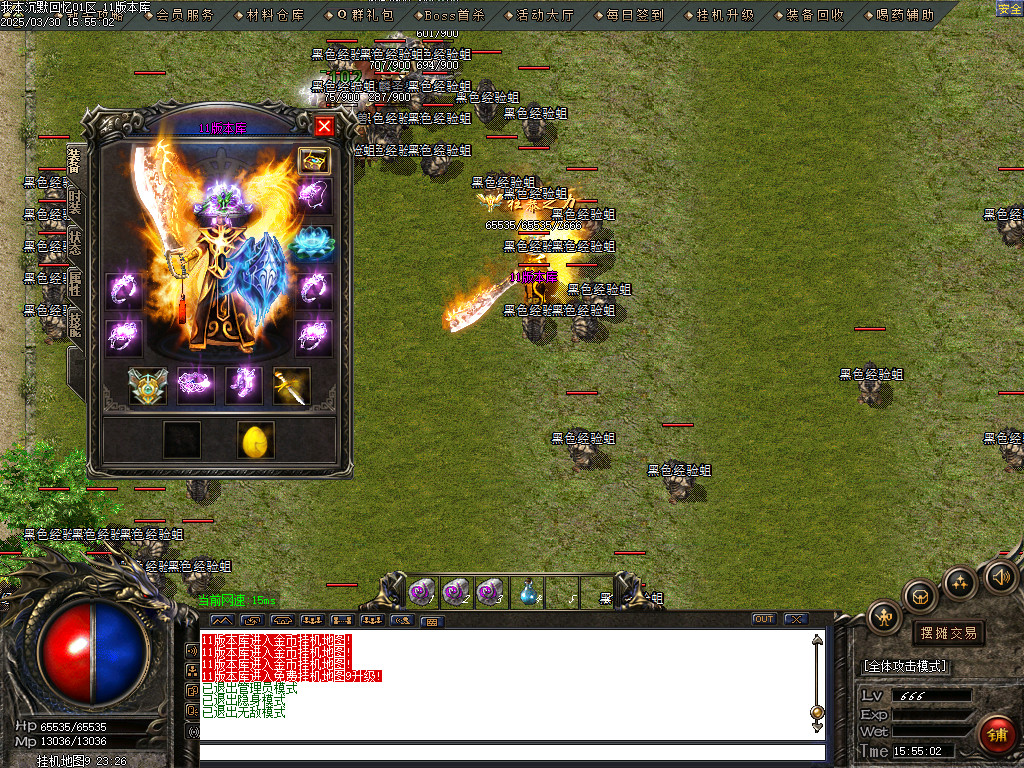This screenshot has width=1024, height=768.
Task: Open the 摆摊交易 stall trading button
Action: 948,633
